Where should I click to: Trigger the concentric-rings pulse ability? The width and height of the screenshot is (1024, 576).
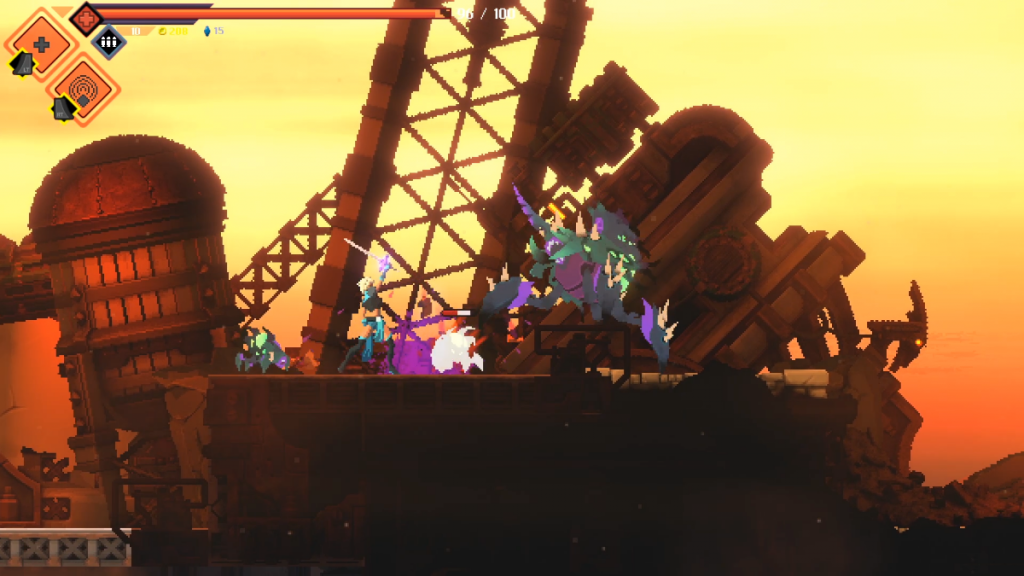click(84, 91)
